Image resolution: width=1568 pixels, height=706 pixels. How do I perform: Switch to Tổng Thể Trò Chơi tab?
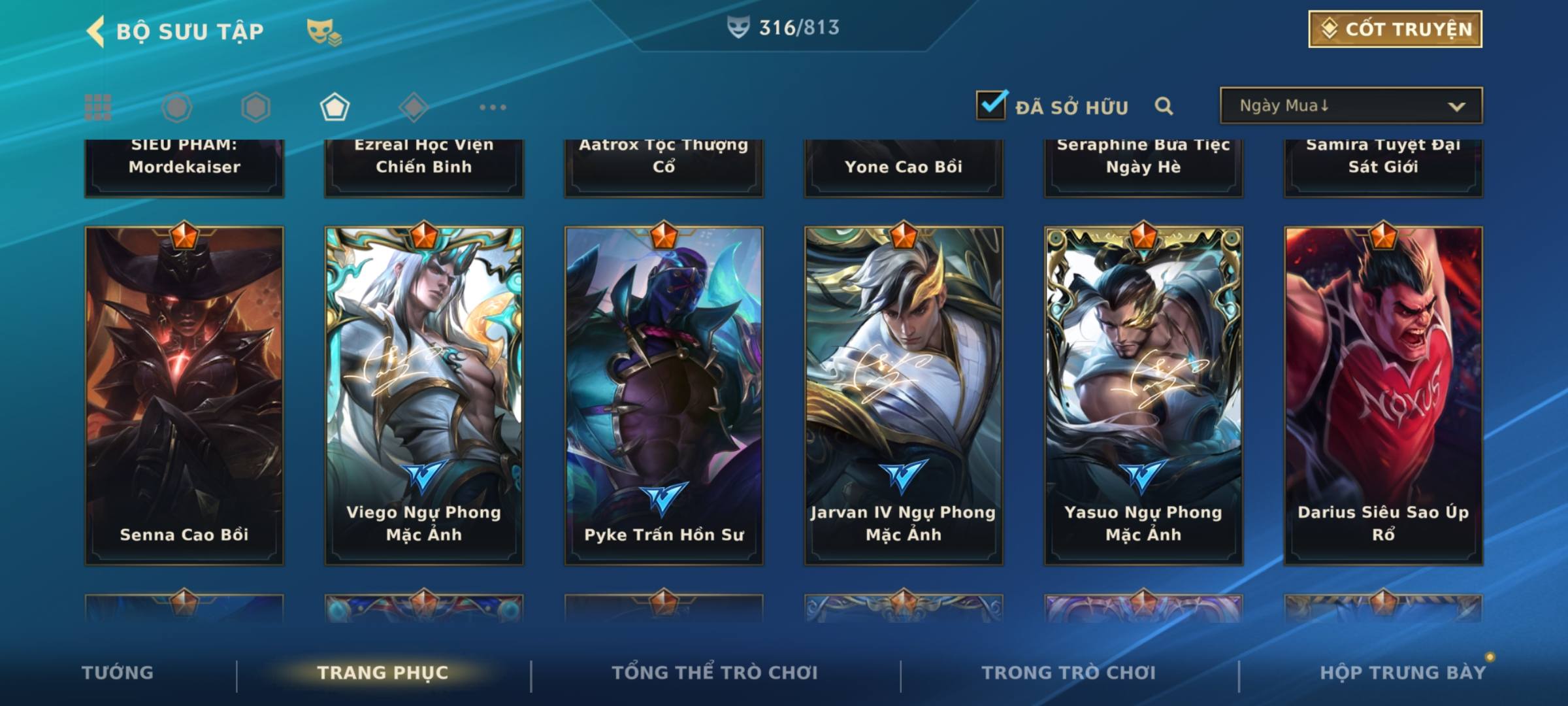point(715,673)
